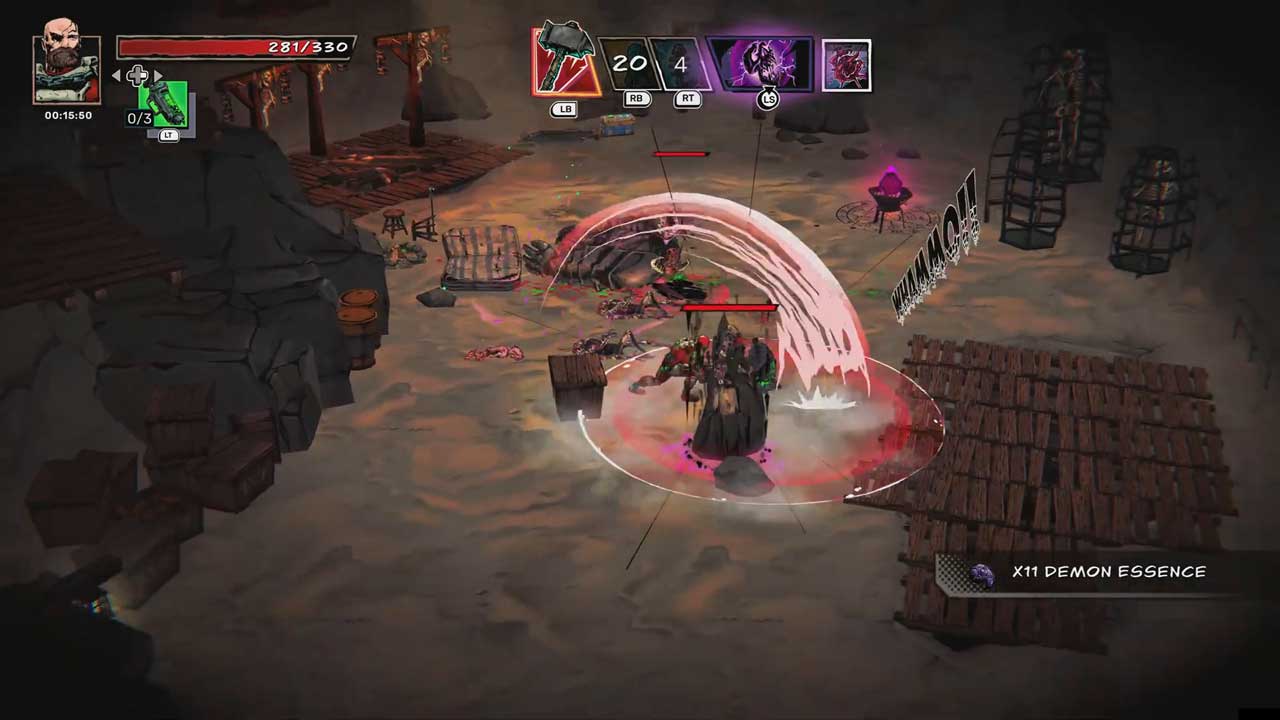Trigger the purple demon transformation ability
Screen dimensions: 1280x720
tap(762, 64)
